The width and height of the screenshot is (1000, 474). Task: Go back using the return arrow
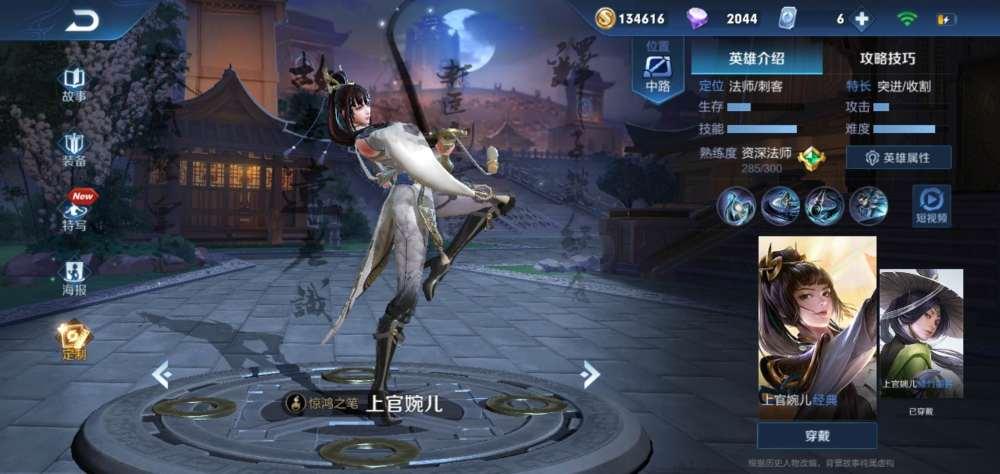pos(82,20)
